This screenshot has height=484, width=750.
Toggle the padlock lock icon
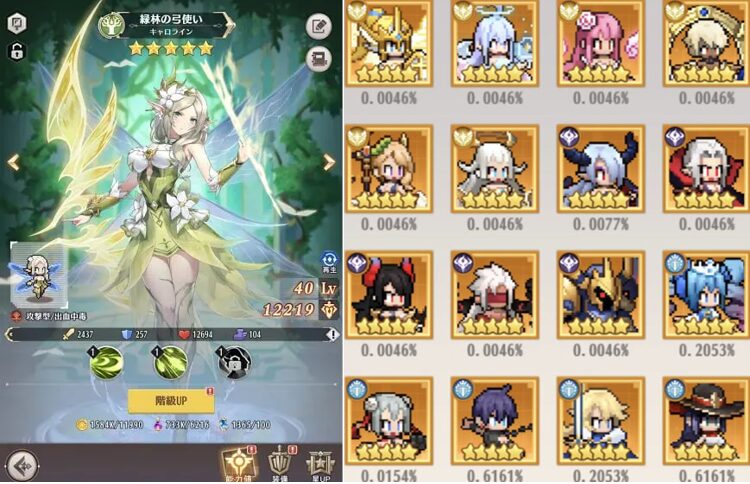click(15, 50)
